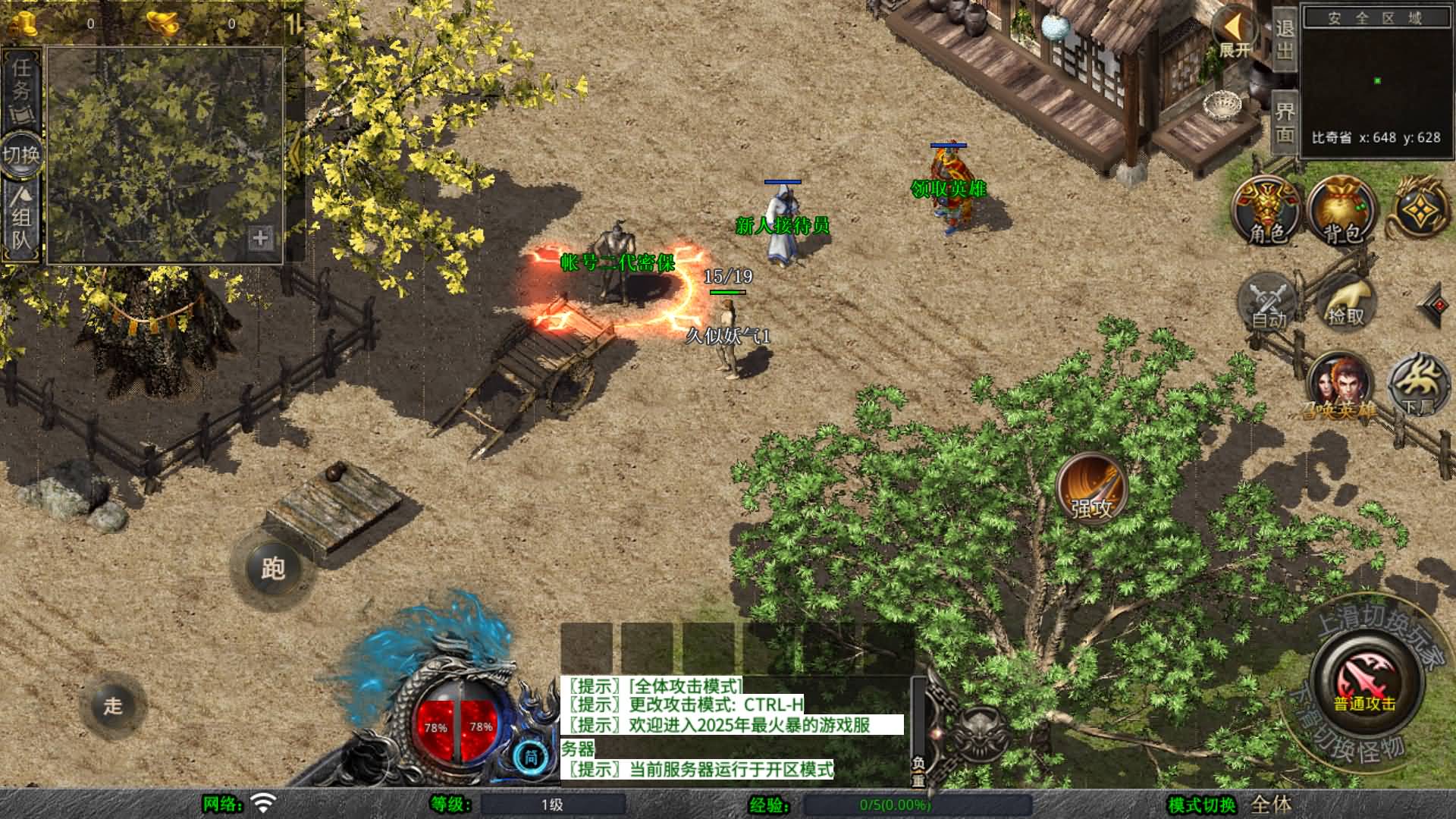Toggle the 模式切换 attack mode
Viewport: 1456px width, 819px height.
(1228, 805)
